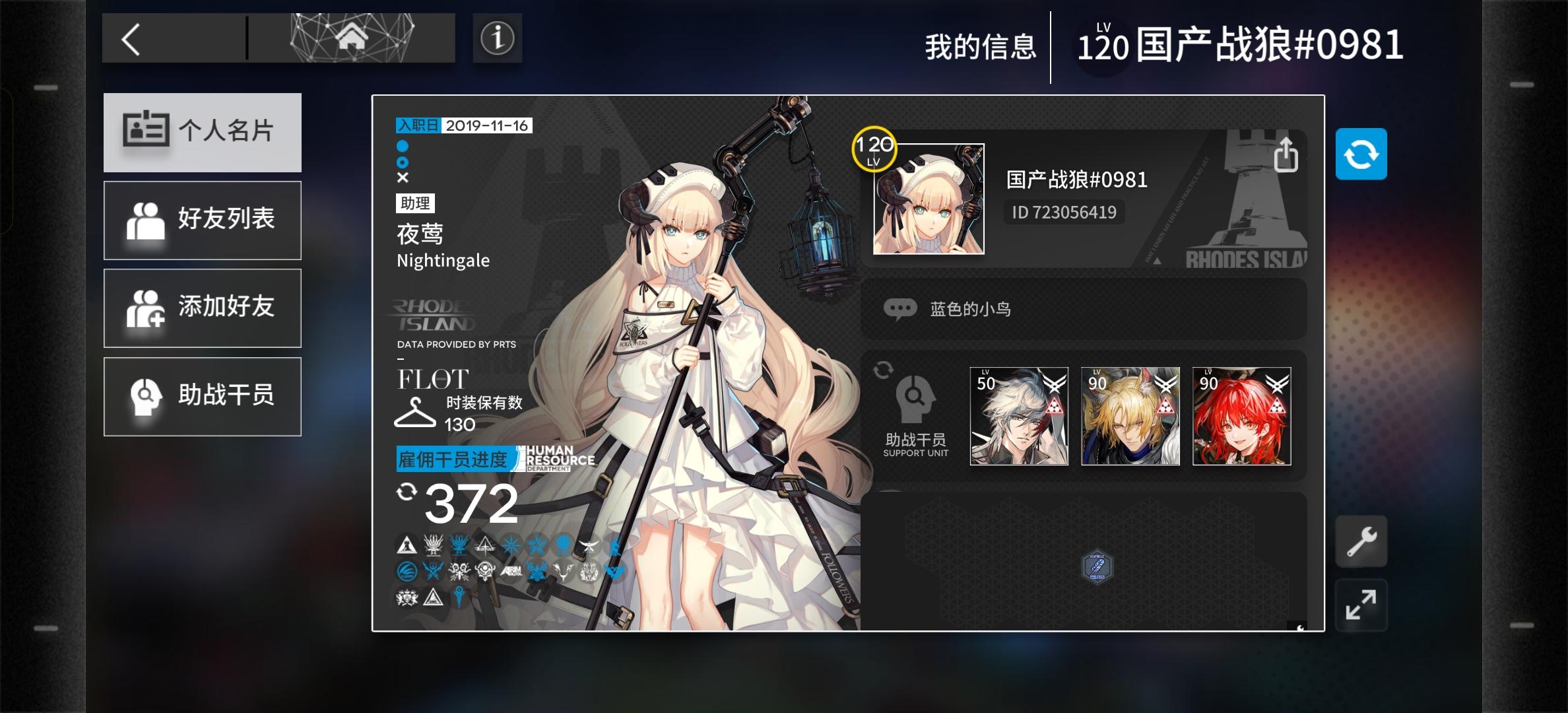Click the ID 723056419 field

coord(1064,212)
